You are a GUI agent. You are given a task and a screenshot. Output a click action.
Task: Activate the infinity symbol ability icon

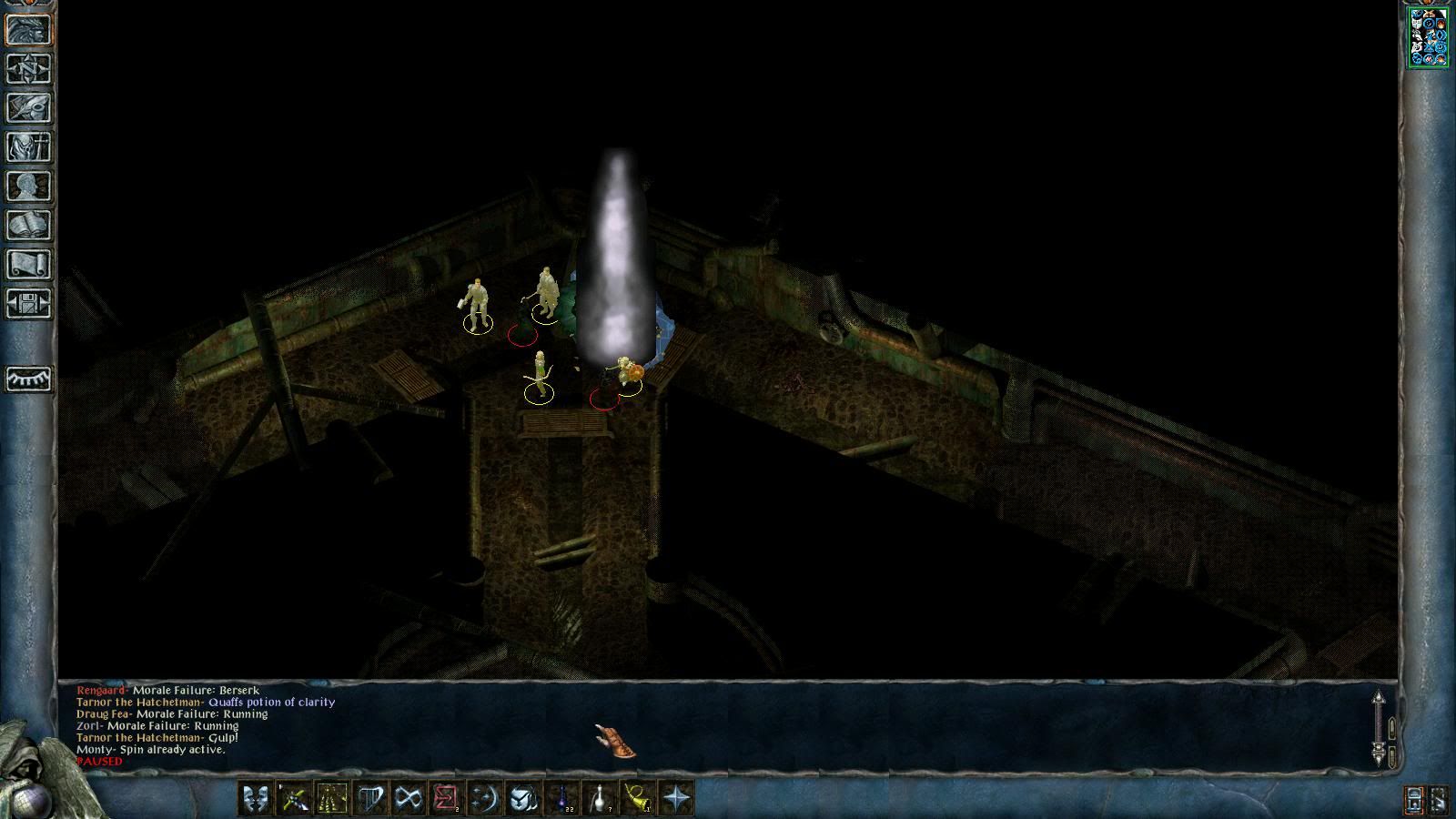click(x=409, y=799)
